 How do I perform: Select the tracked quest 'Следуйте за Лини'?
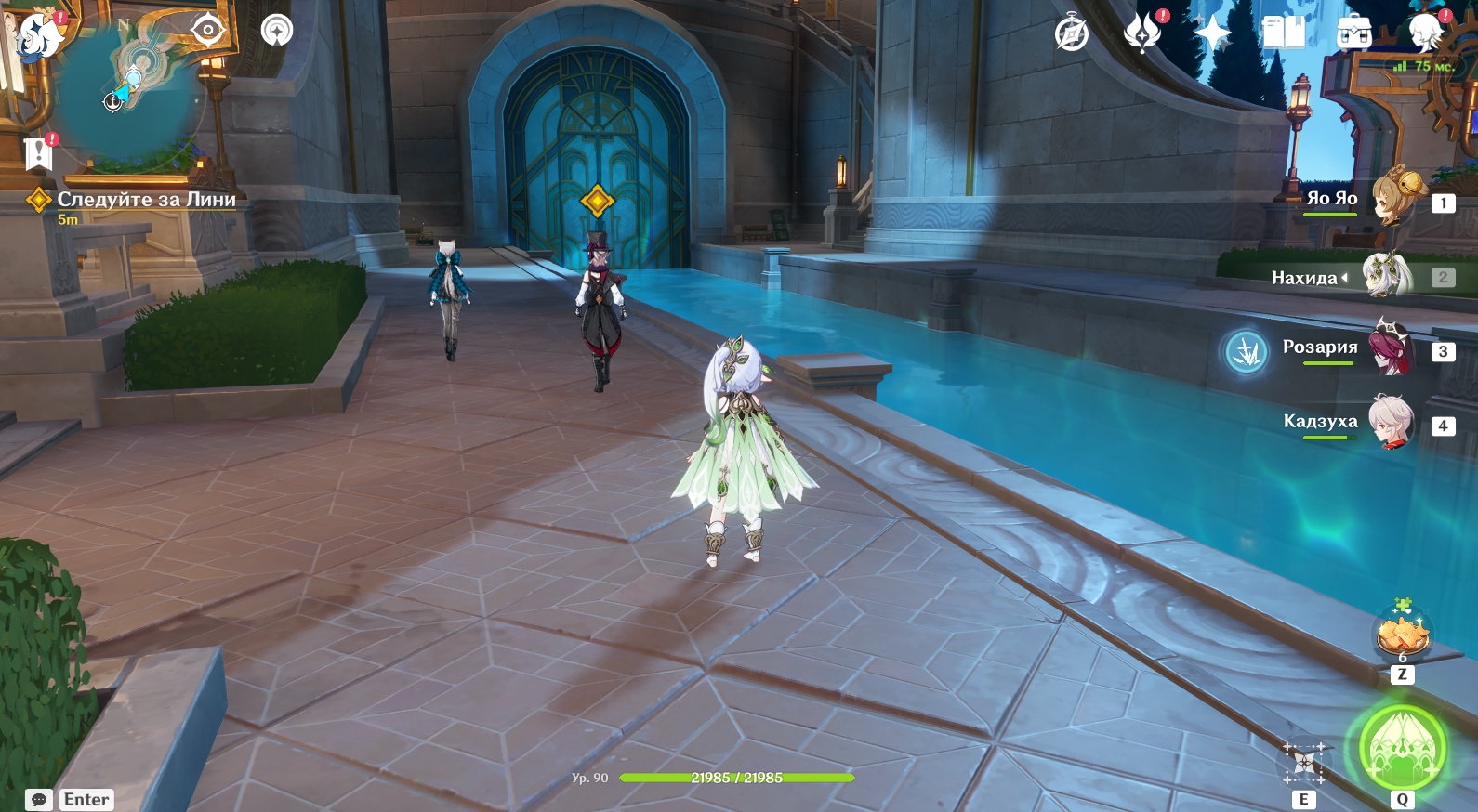(x=146, y=200)
